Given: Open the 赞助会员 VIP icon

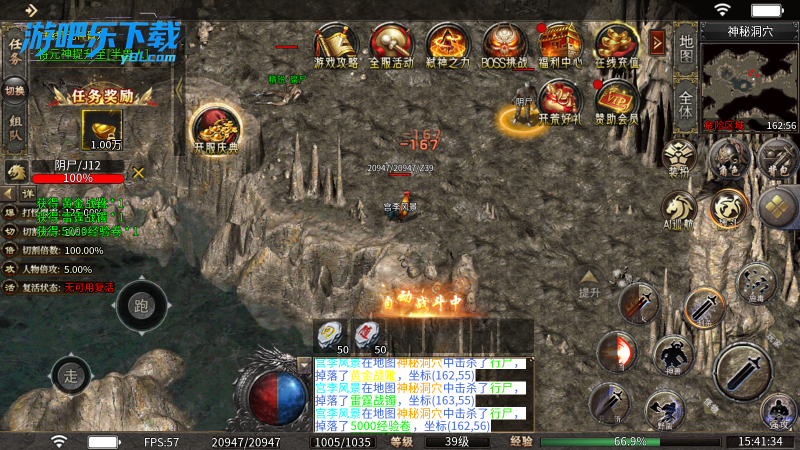Looking at the screenshot, I should coord(616,101).
